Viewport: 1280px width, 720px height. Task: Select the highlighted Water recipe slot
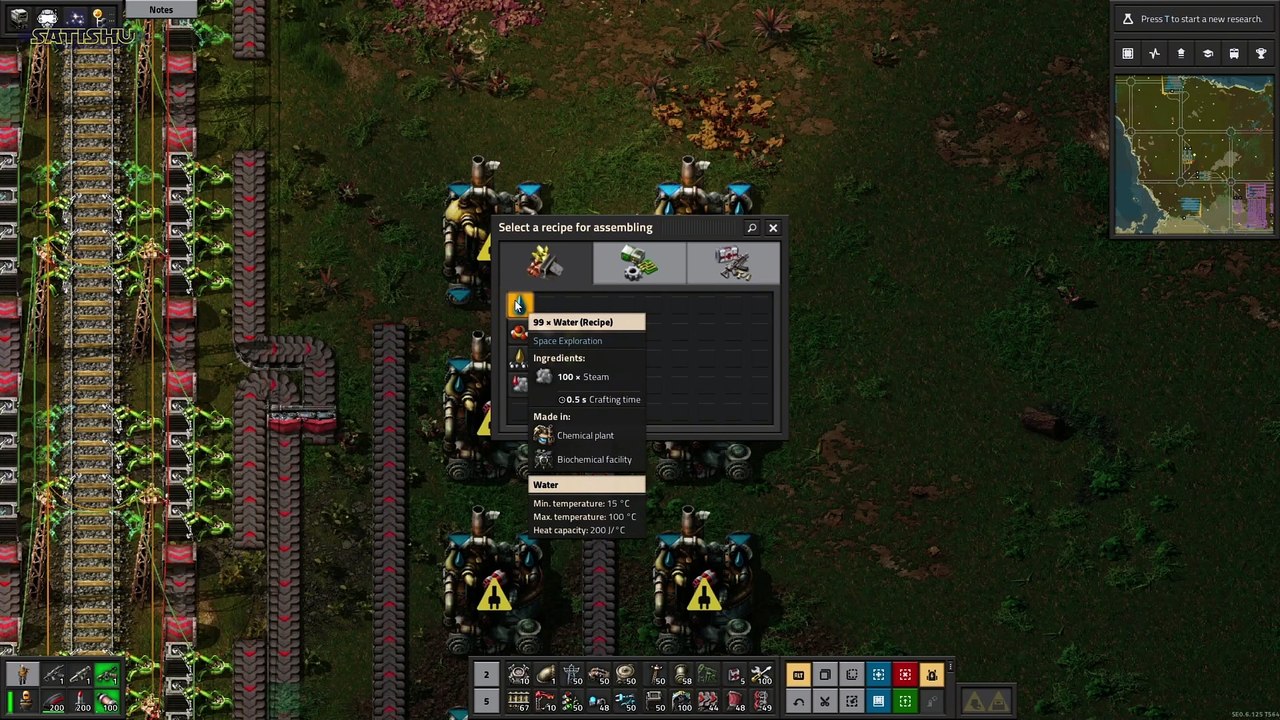(519, 305)
